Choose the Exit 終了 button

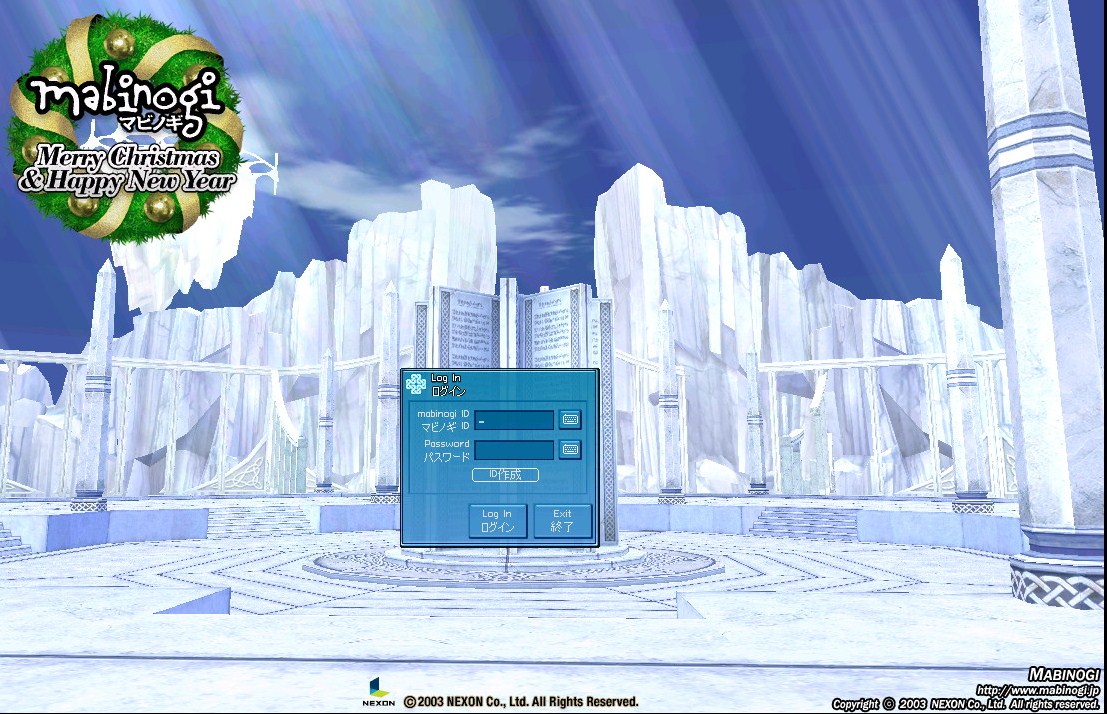coord(562,520)
